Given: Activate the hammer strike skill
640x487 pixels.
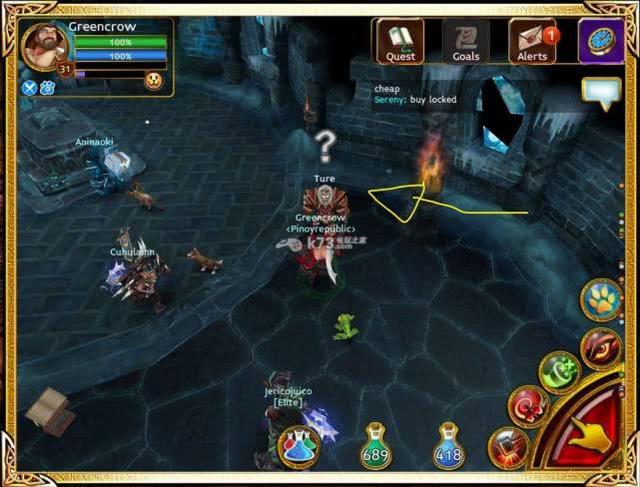Looking at the screenshot, I should pos(508,447).
